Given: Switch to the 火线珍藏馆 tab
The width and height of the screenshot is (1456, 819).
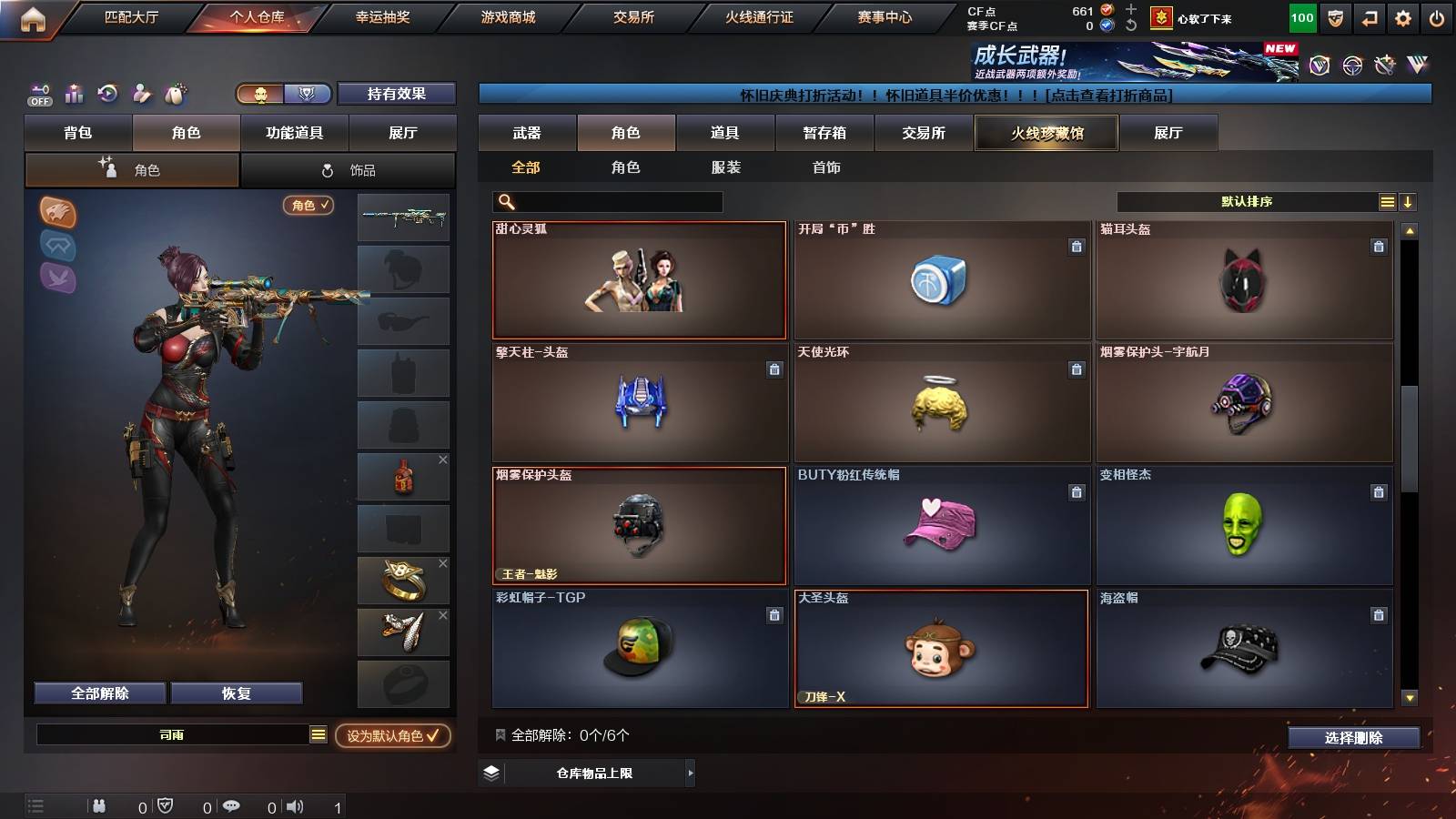Looking at the screenshot, I should tap(1046, 133).
